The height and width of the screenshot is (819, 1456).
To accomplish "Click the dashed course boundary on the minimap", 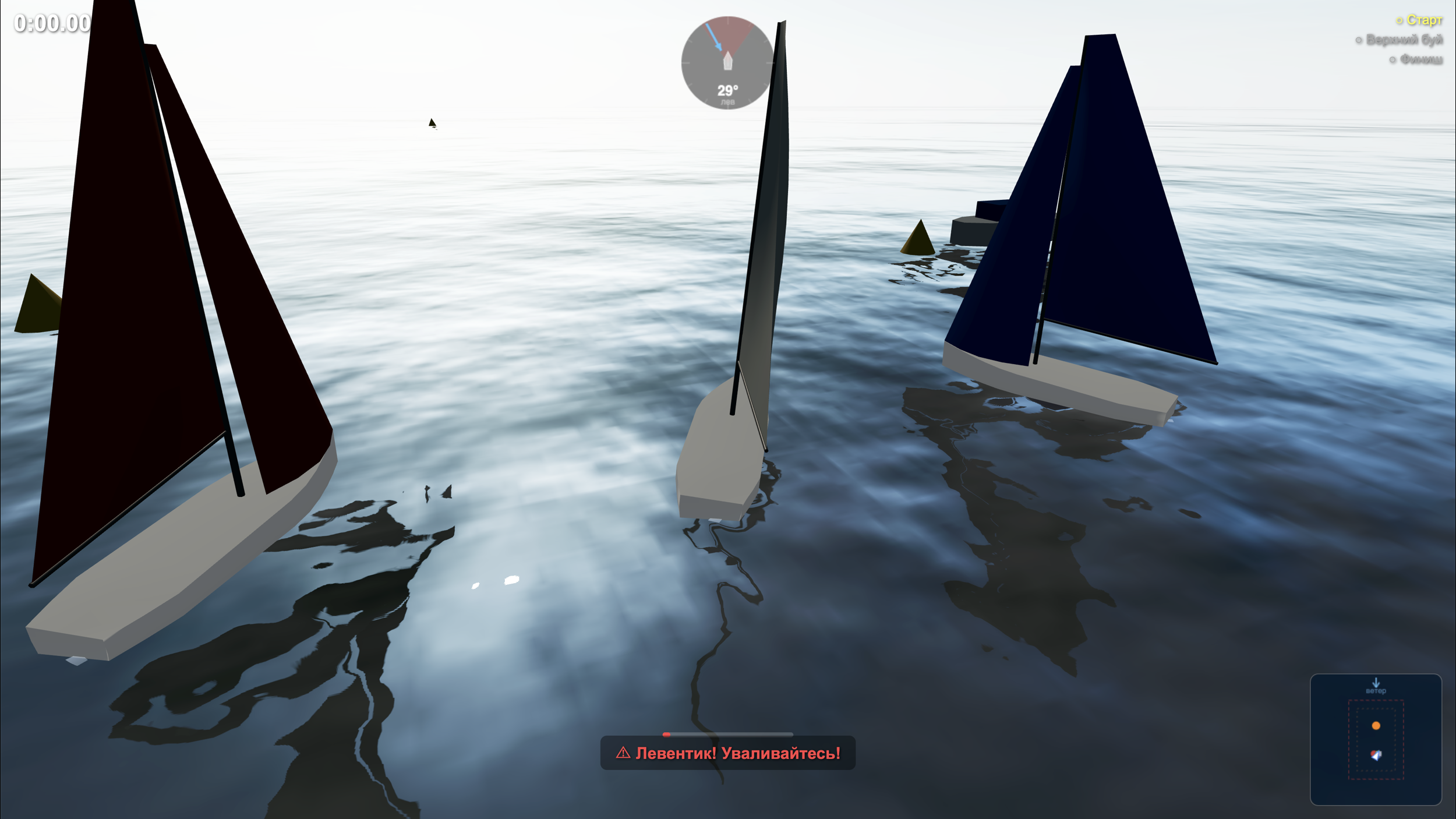I will click(x=1348, y=740).
